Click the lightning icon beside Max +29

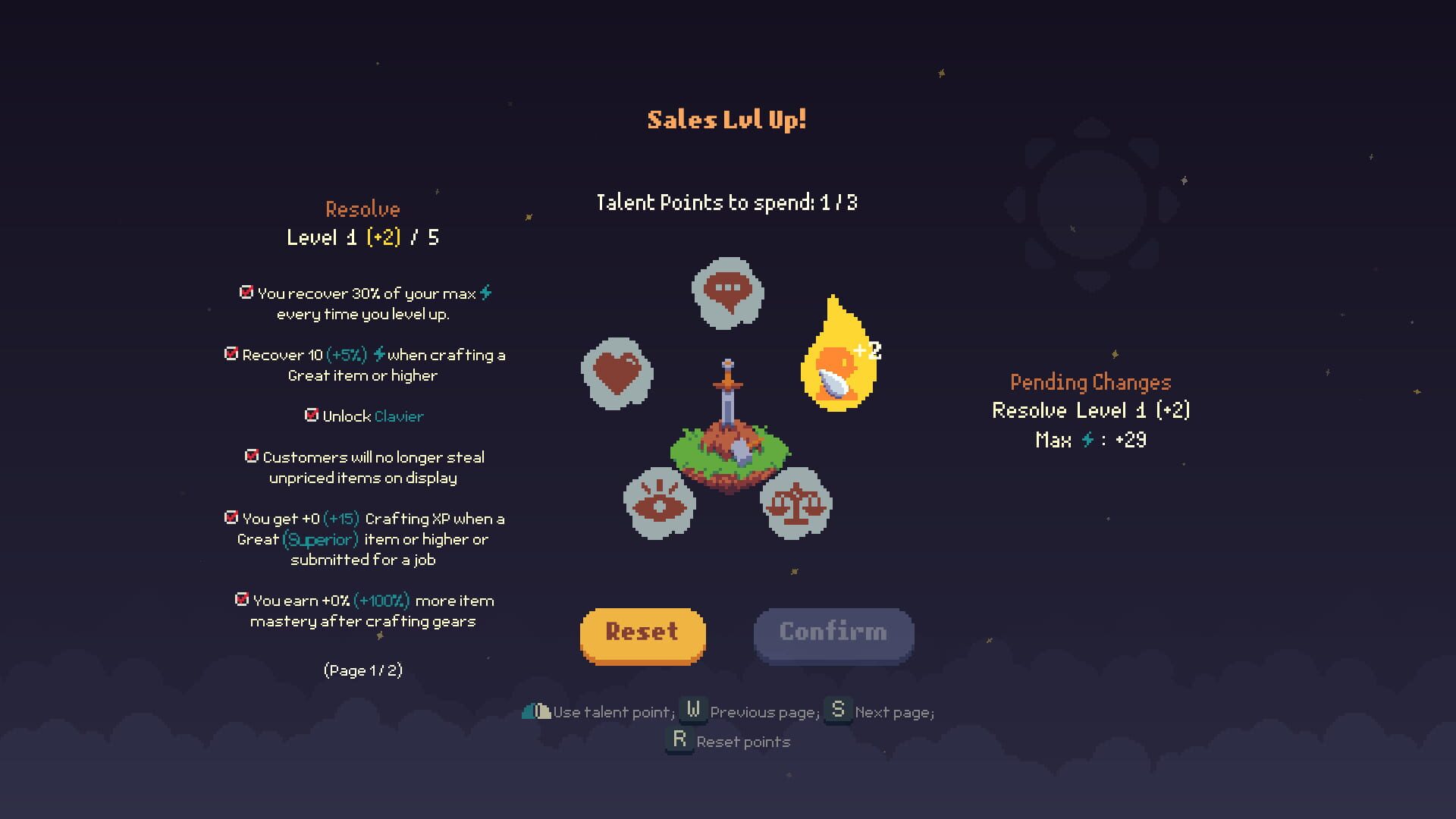(1087, 441)
